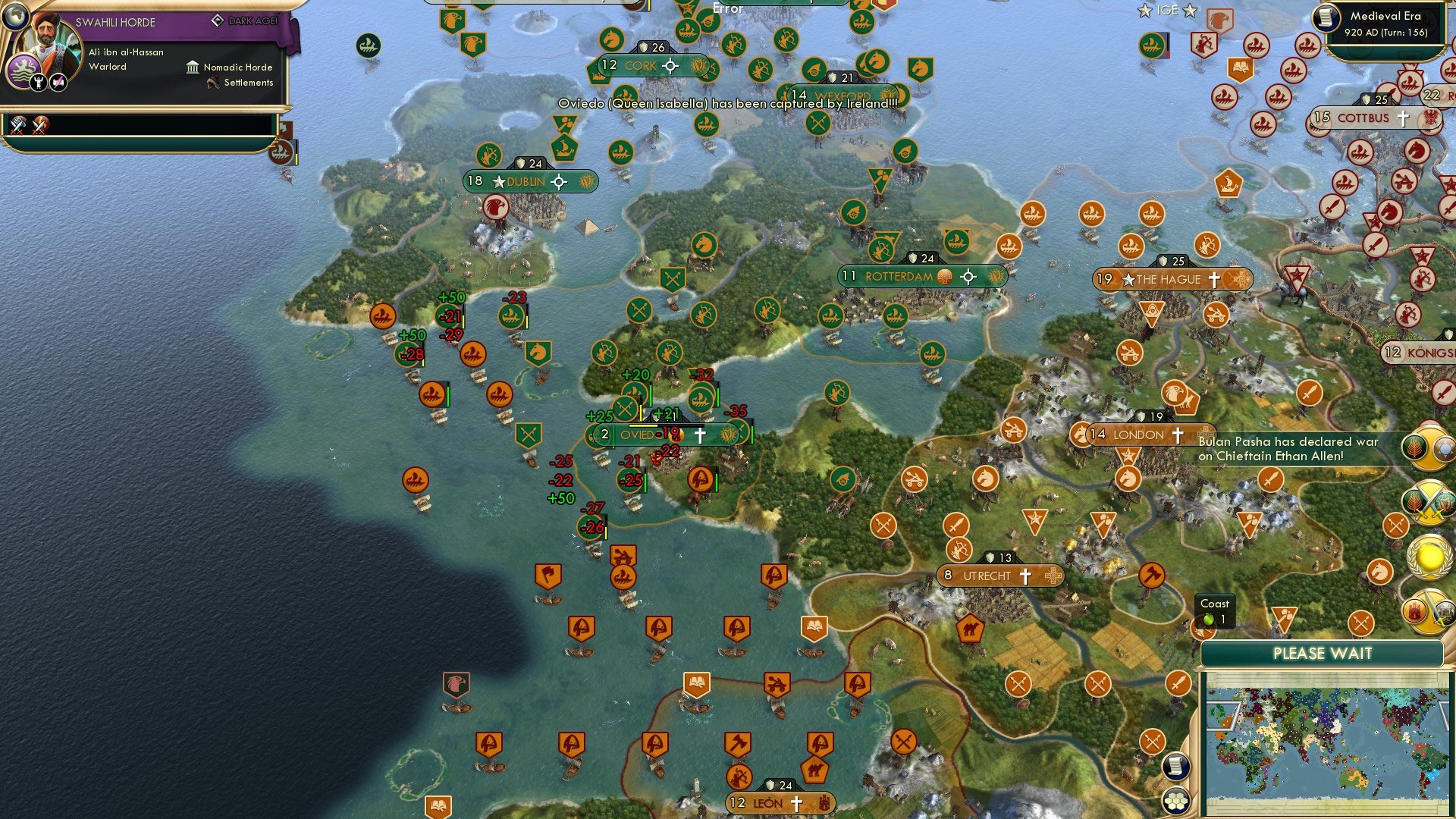Click the Swahili Horde purple lion emblem
The height and width of the screenshot is (819, 1456).
point(24,70)
